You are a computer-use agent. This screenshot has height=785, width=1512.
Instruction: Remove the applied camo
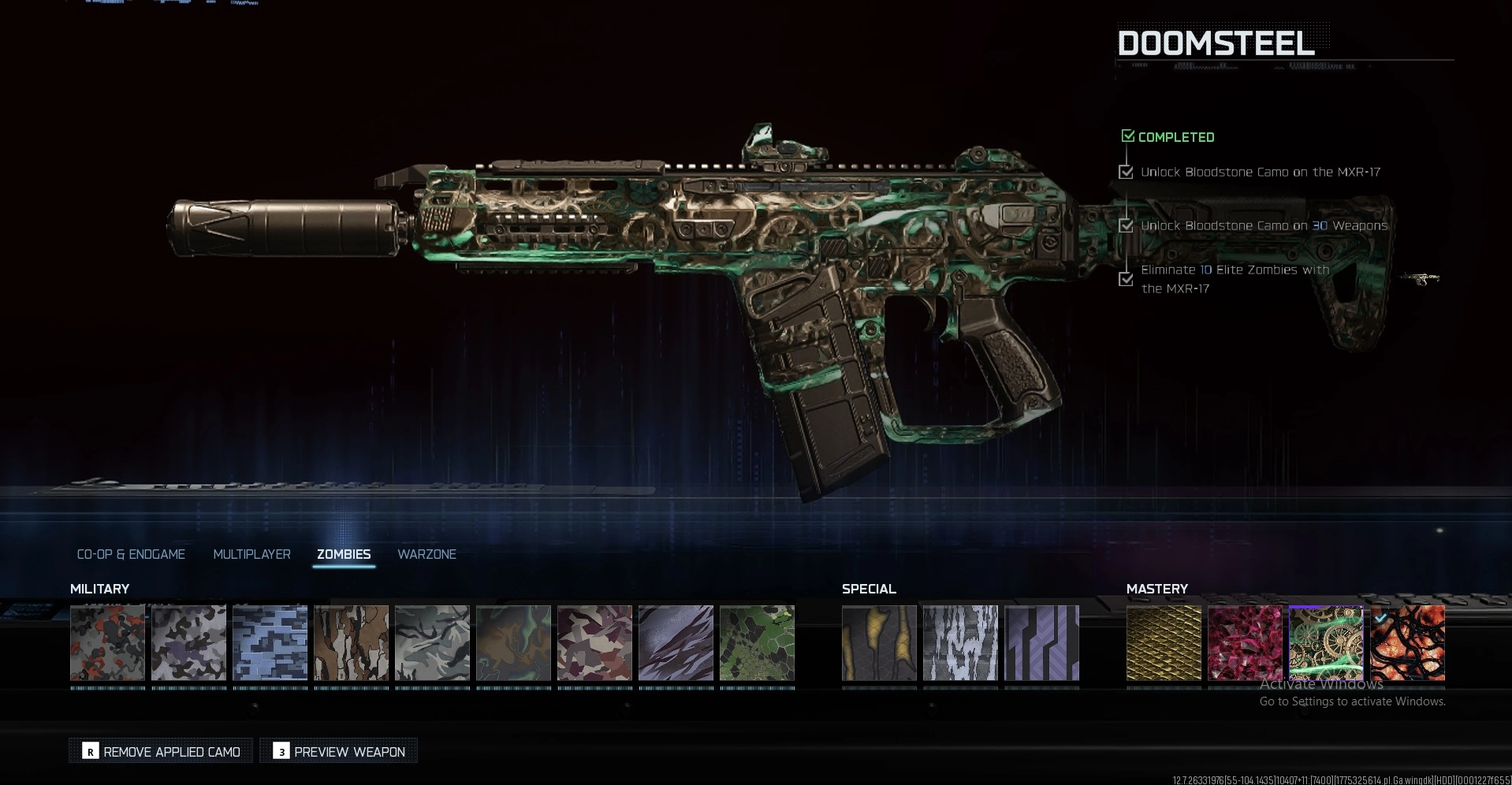pyautogui.click(x=161, y=751)
